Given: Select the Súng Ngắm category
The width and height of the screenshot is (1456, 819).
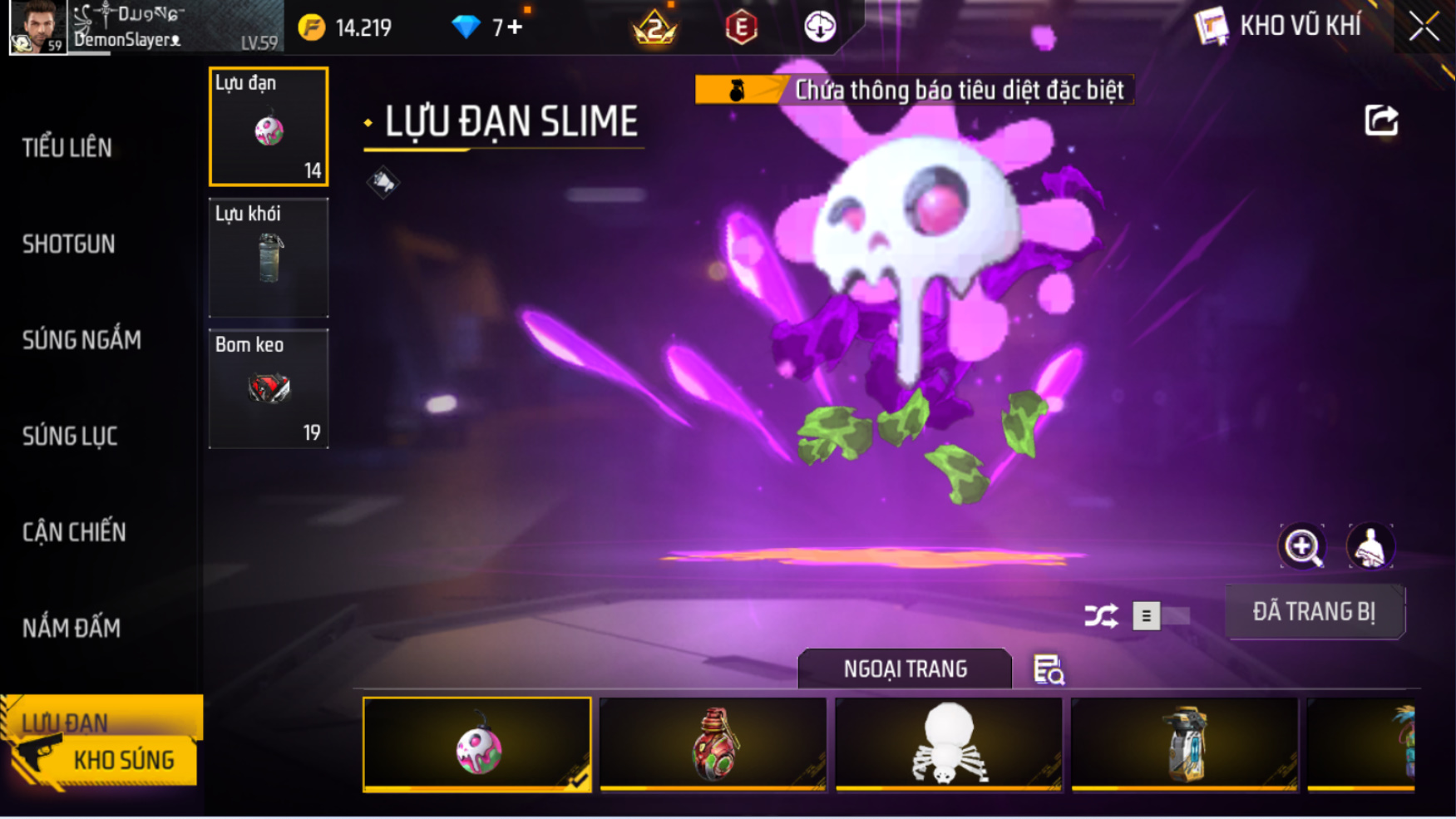Looking at the screenshot, I should tap(81, 339).
